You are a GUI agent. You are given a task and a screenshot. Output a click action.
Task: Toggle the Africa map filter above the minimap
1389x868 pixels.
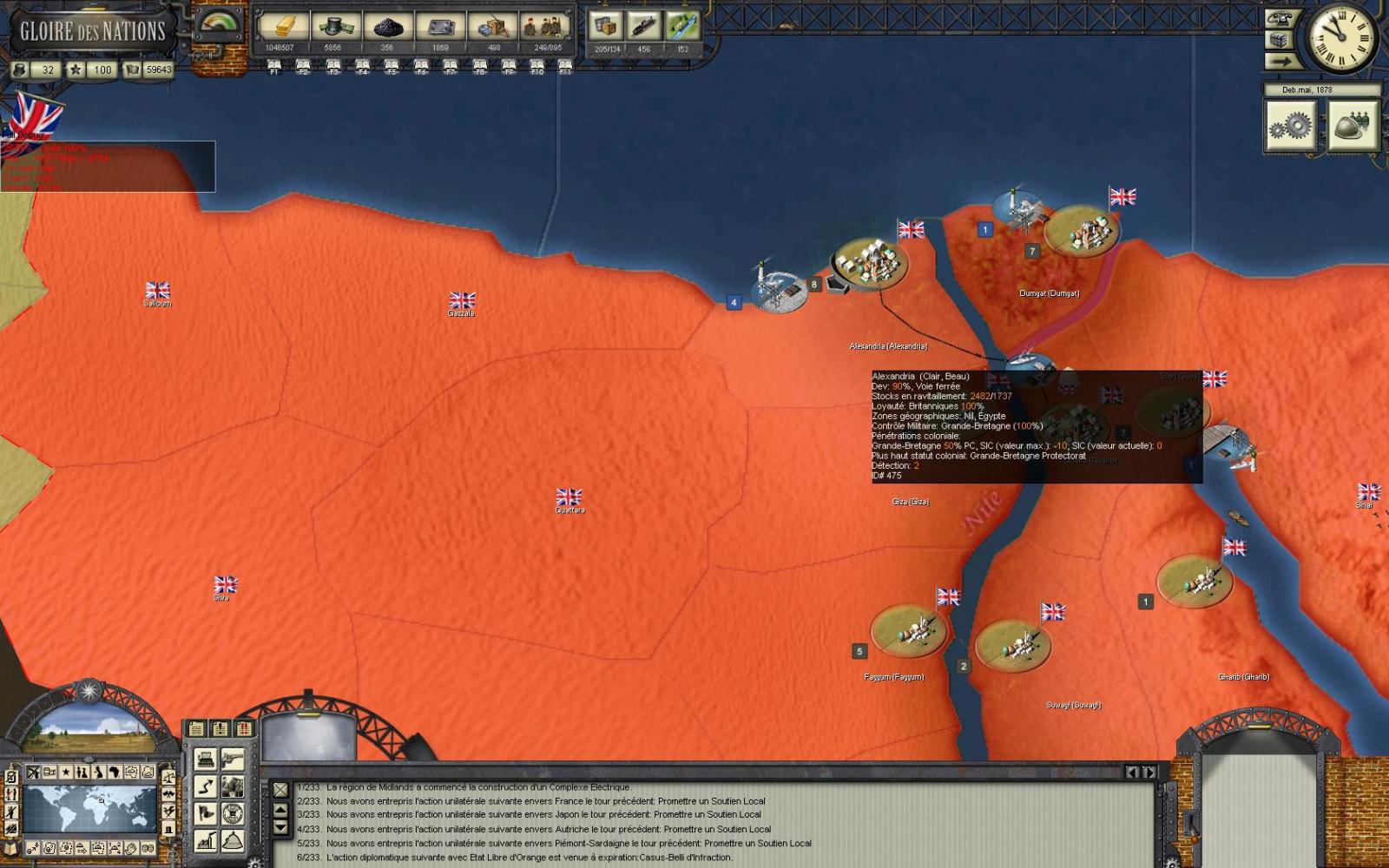coord(114,772)
